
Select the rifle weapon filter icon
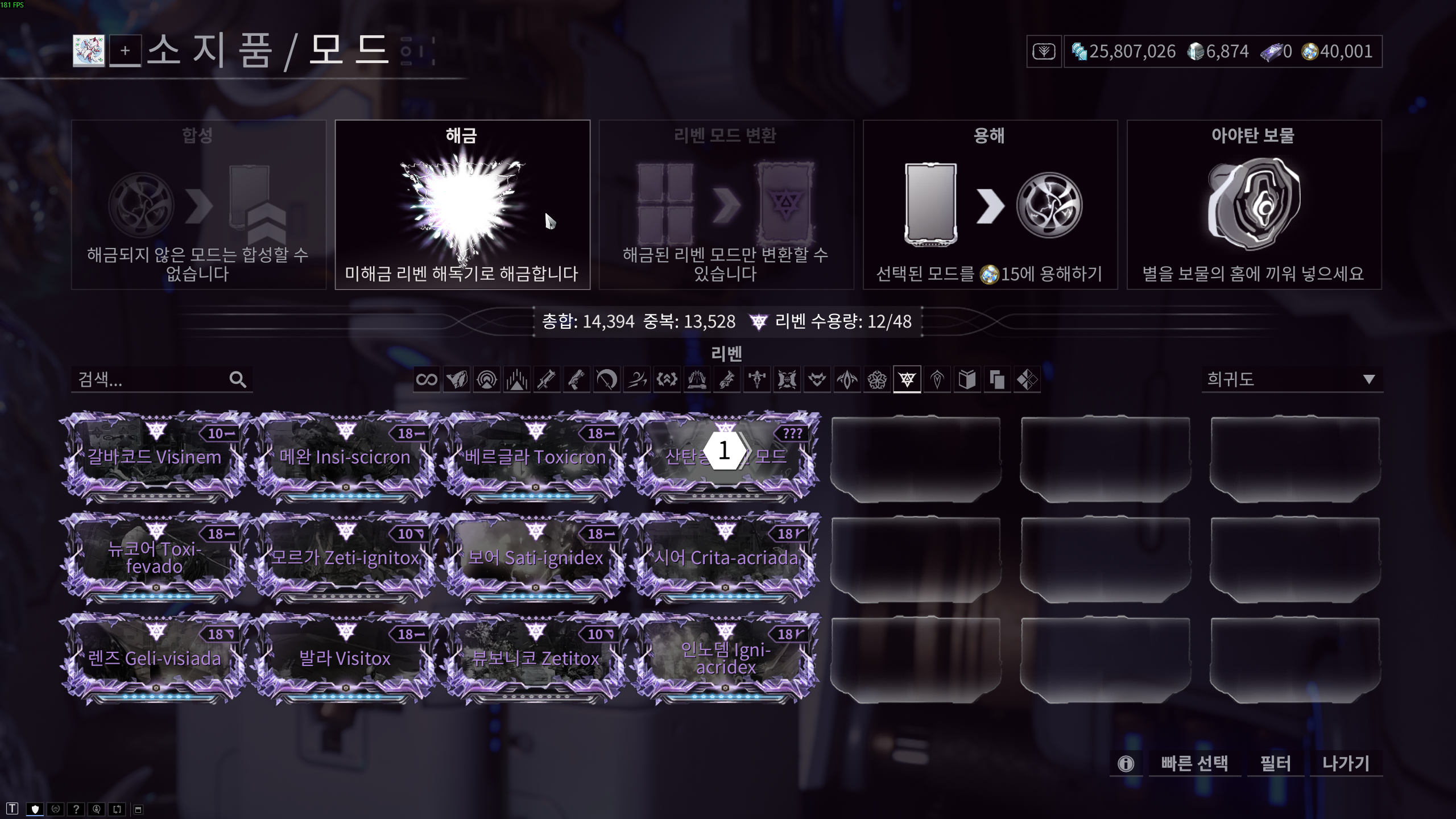tap(548, 379)
